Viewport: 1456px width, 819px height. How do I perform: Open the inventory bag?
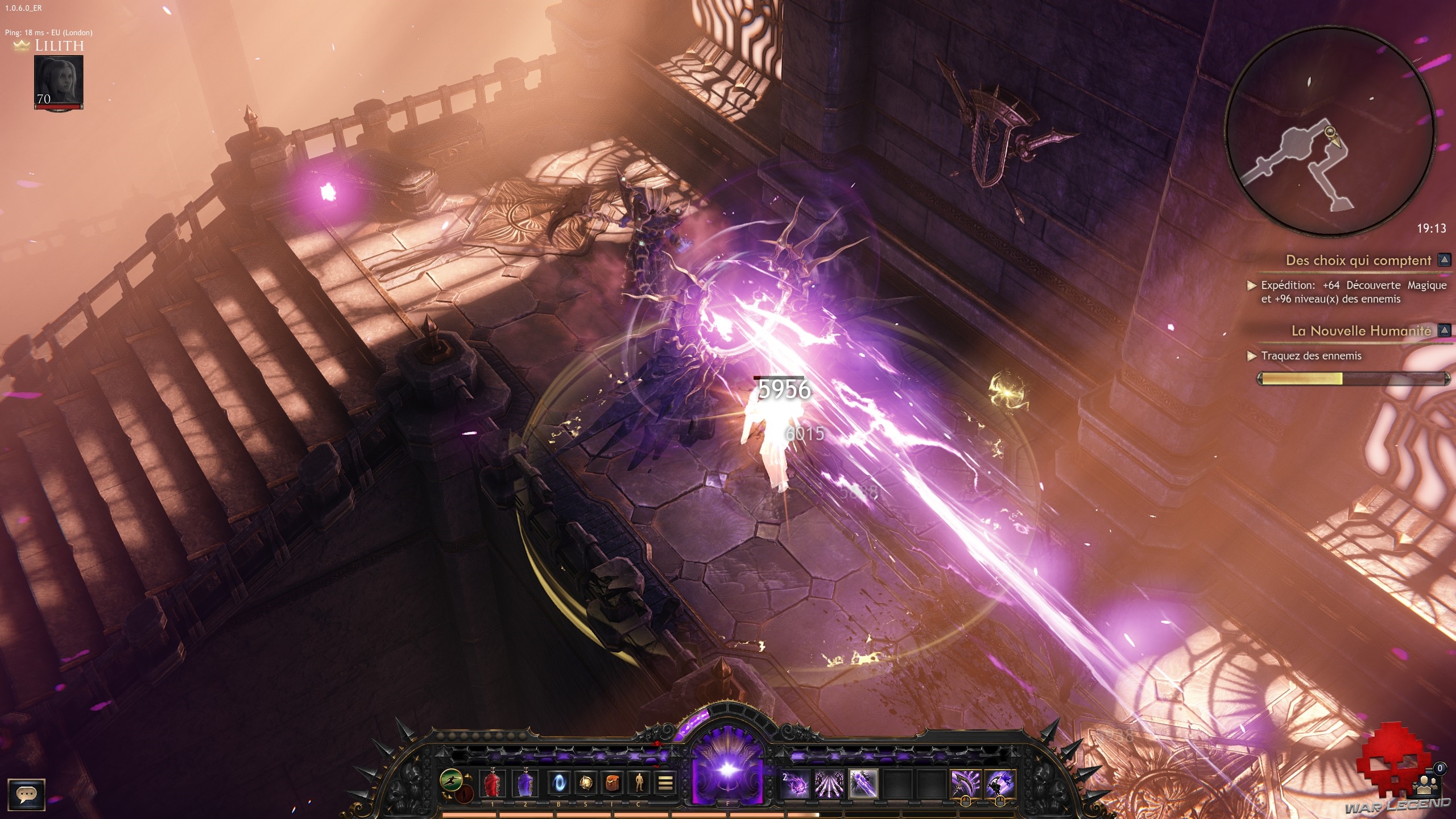pos(612,784)
